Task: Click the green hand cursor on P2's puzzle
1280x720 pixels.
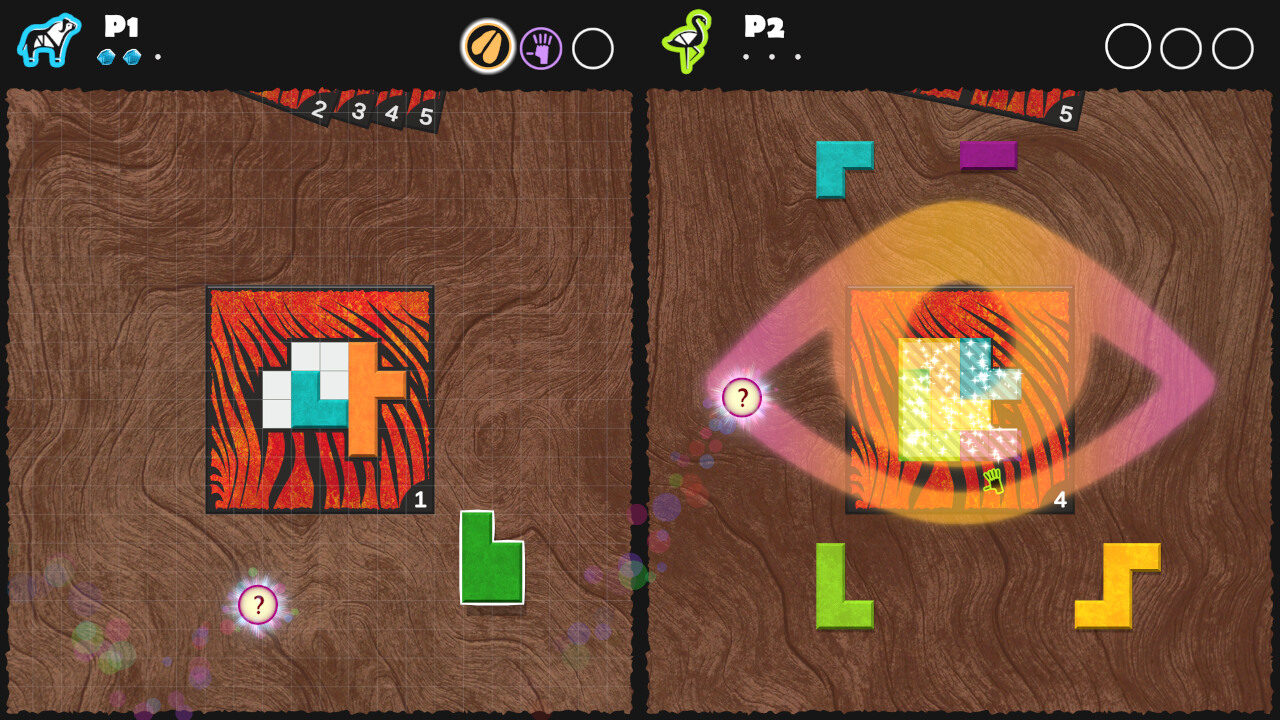Action: click(x=994, y=482)
